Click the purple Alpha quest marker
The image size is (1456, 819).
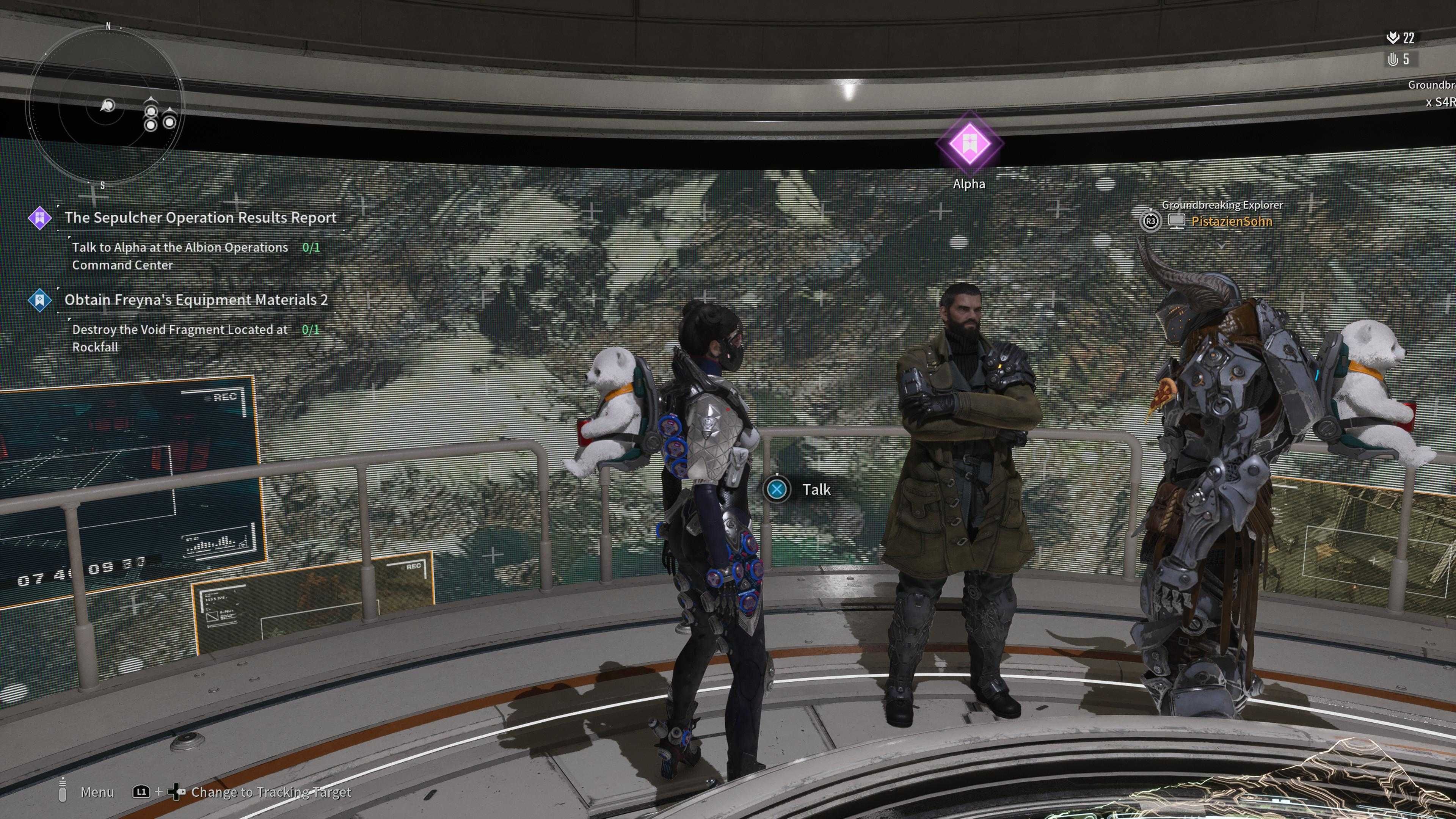(969, 144)
